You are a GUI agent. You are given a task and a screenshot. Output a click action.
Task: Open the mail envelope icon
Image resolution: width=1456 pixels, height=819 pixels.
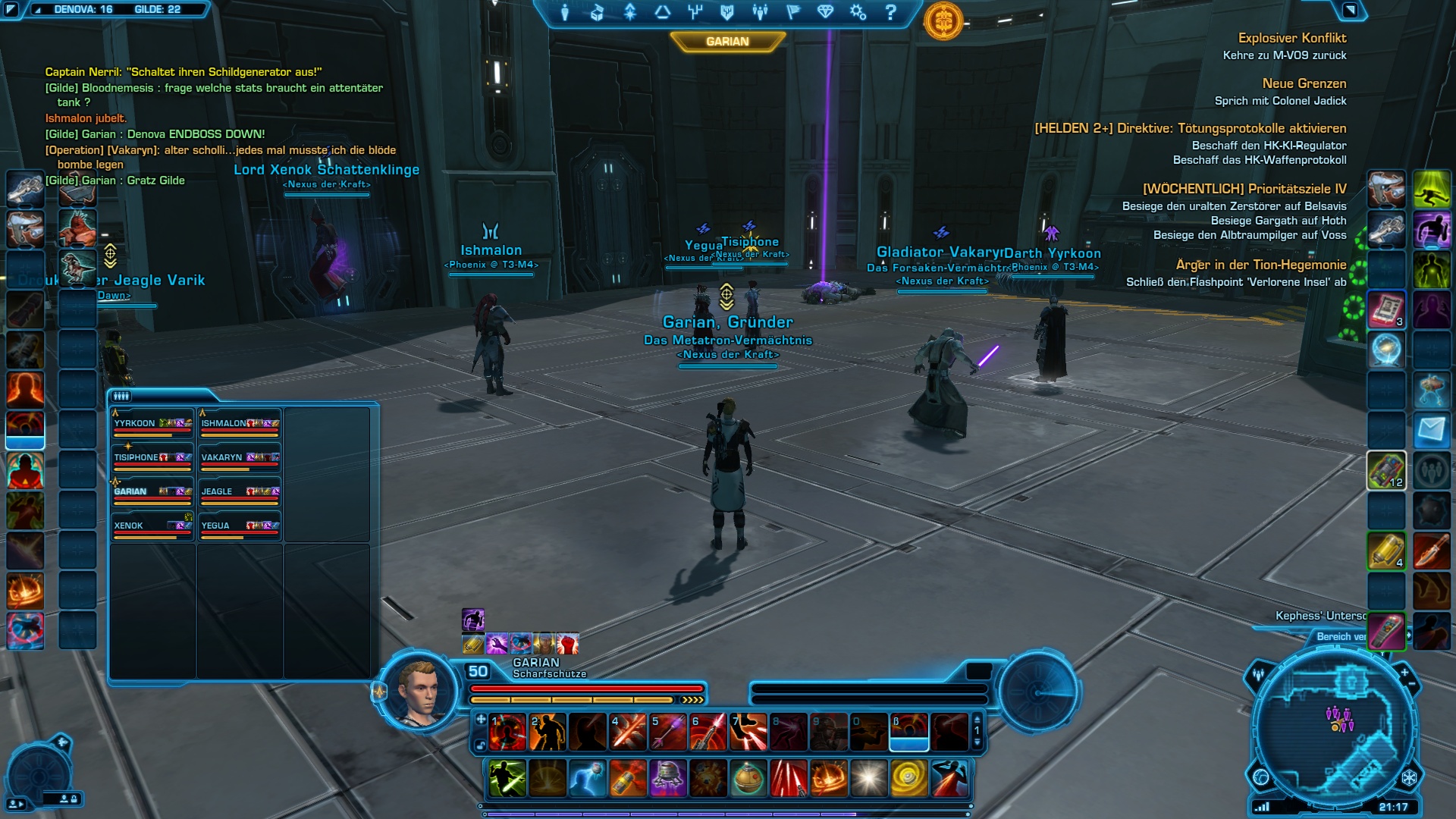(1431, 431)
